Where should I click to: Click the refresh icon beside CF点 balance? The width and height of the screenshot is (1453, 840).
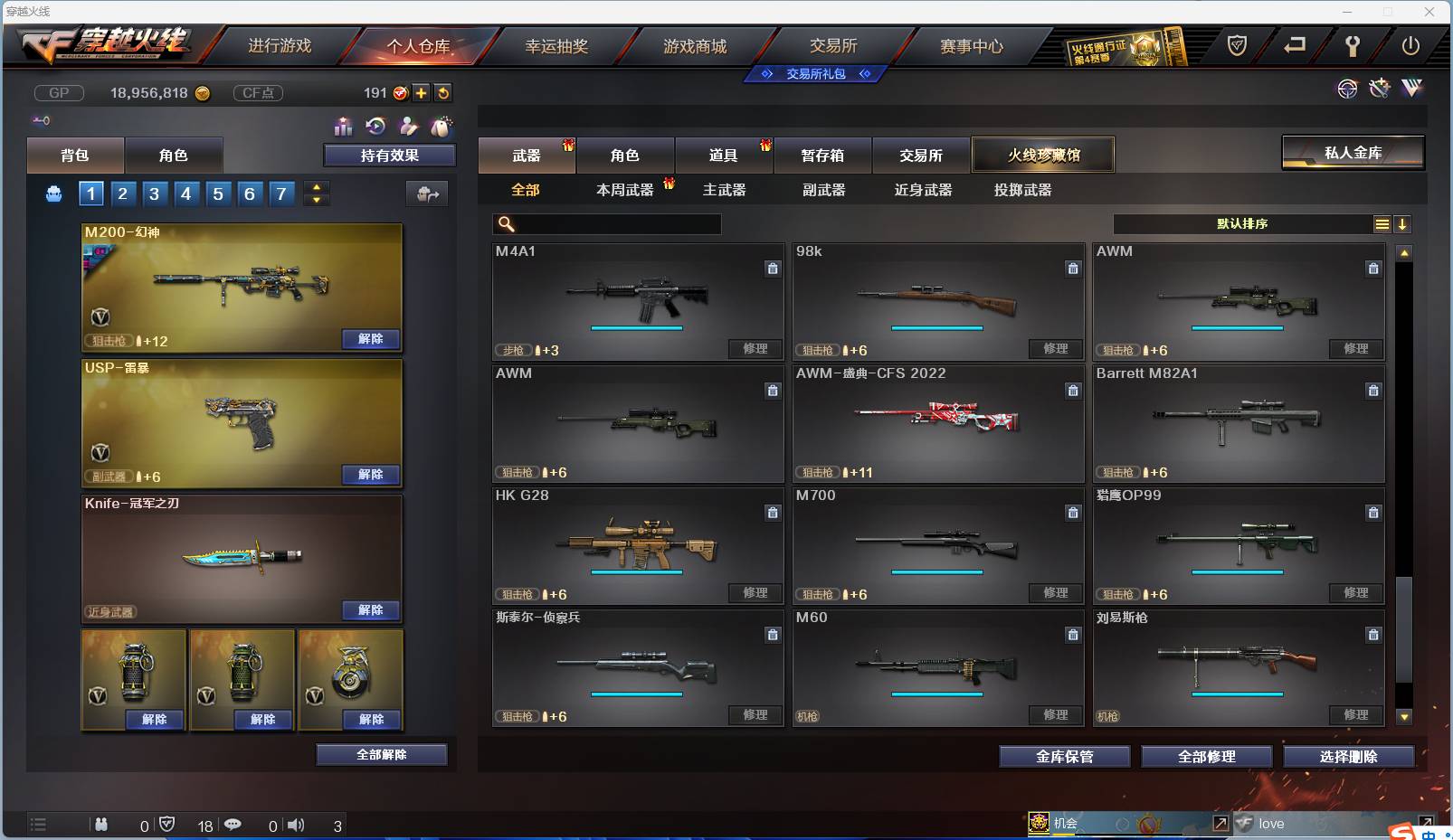coord(442,92)
